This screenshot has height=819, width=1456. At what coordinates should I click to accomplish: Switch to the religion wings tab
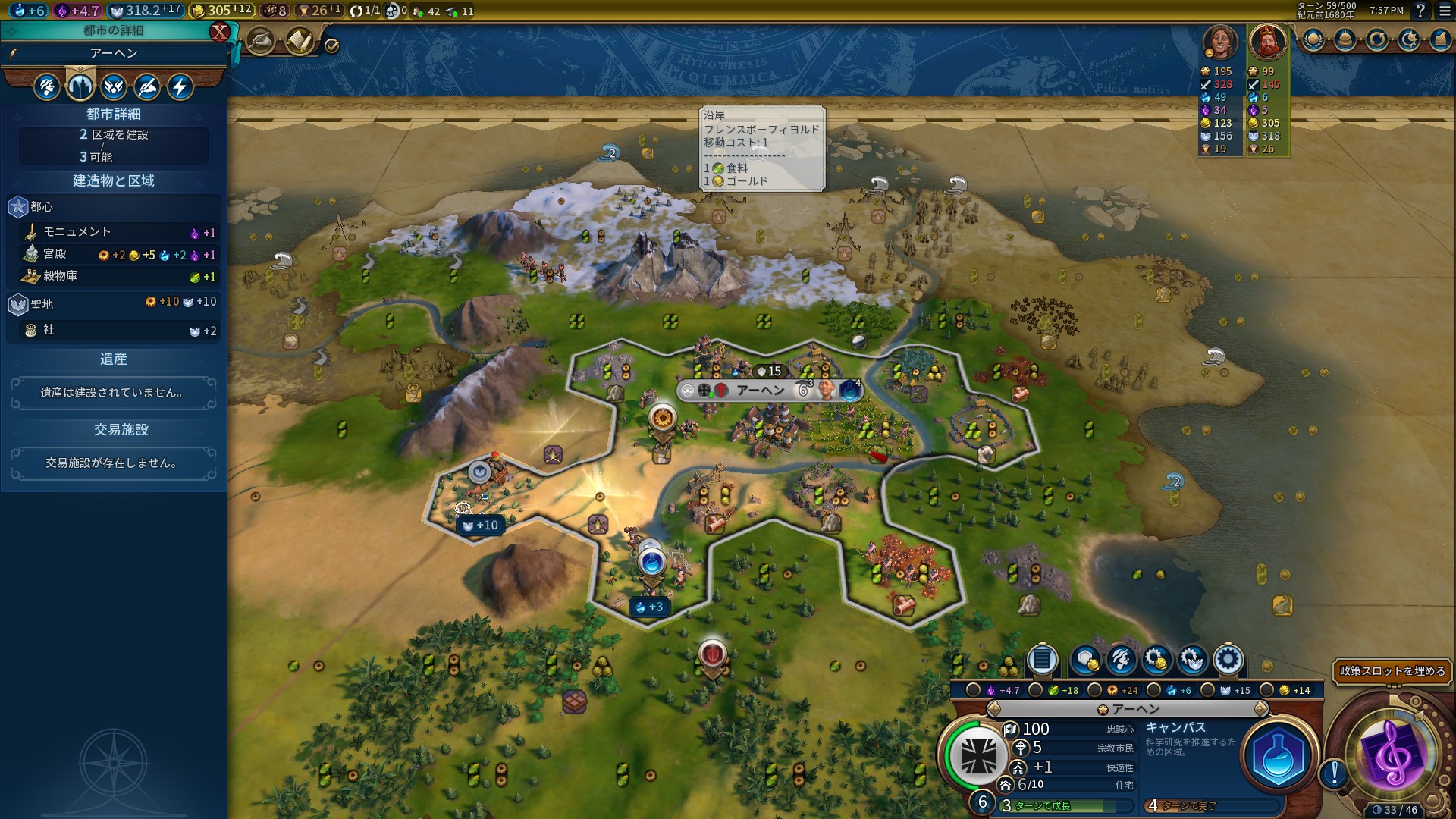coord(114,87)
